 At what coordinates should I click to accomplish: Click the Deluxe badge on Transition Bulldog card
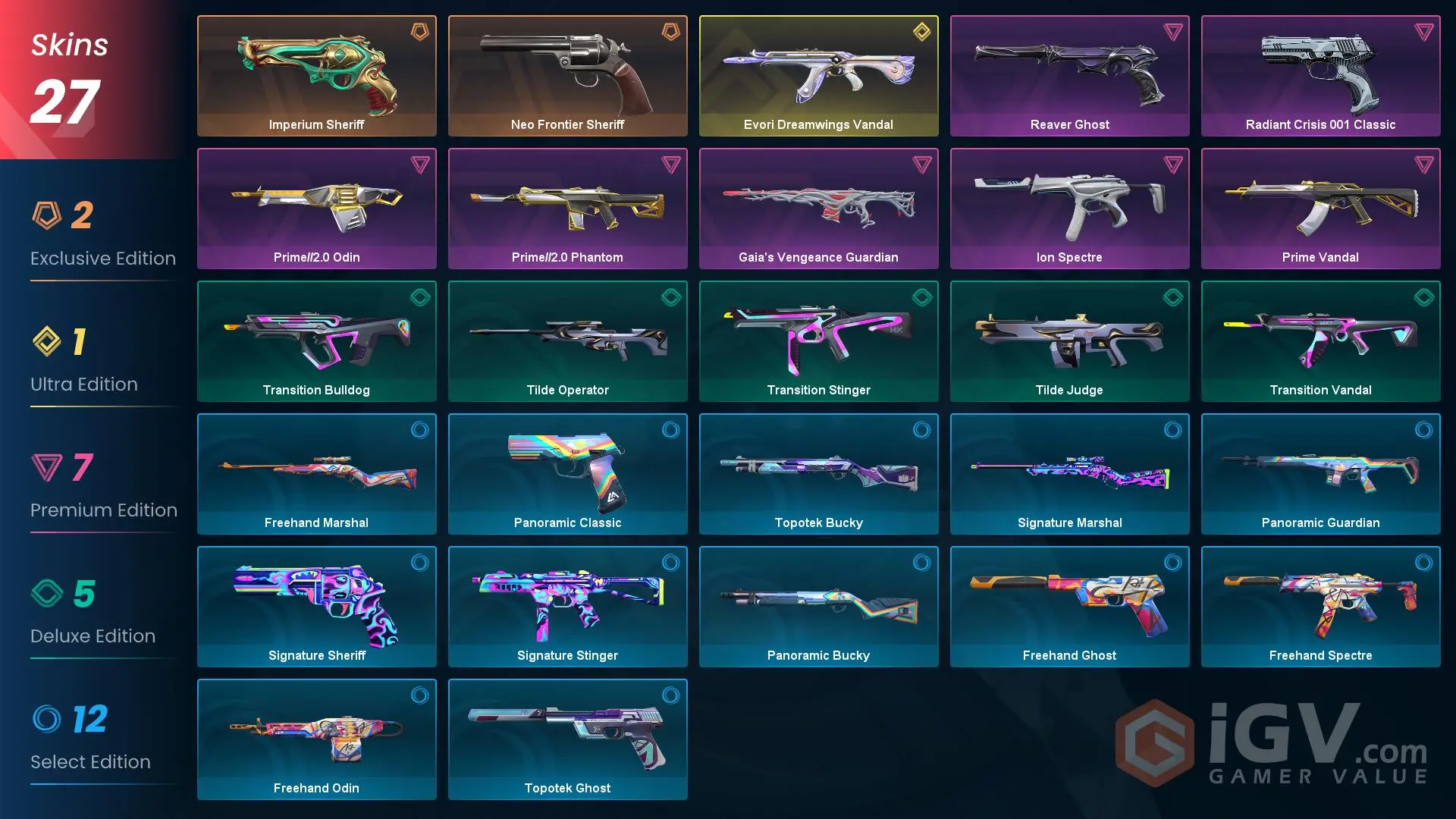click(419, 297)
